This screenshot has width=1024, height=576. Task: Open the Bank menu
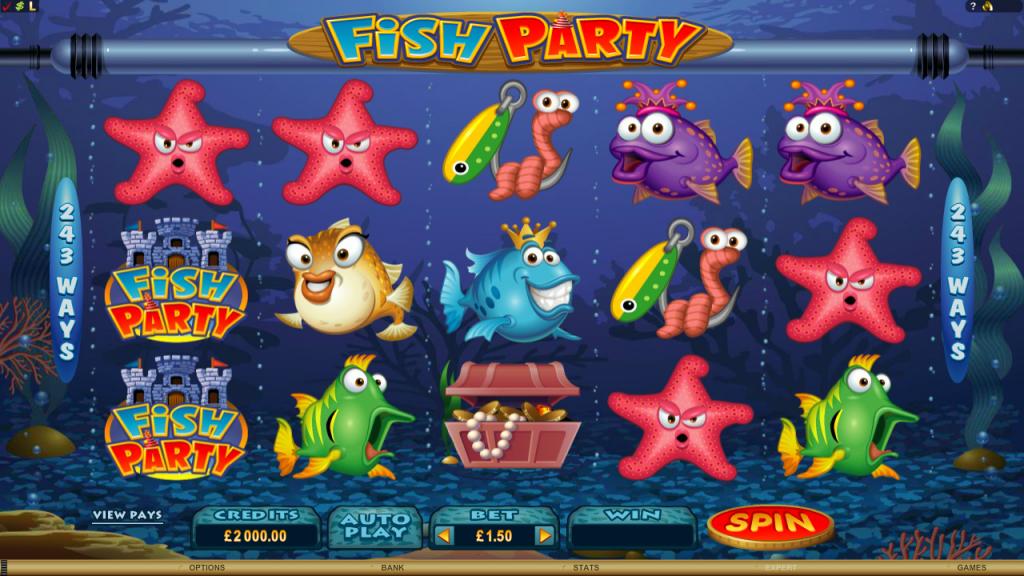pyautogui.click(x=393, y=568)
